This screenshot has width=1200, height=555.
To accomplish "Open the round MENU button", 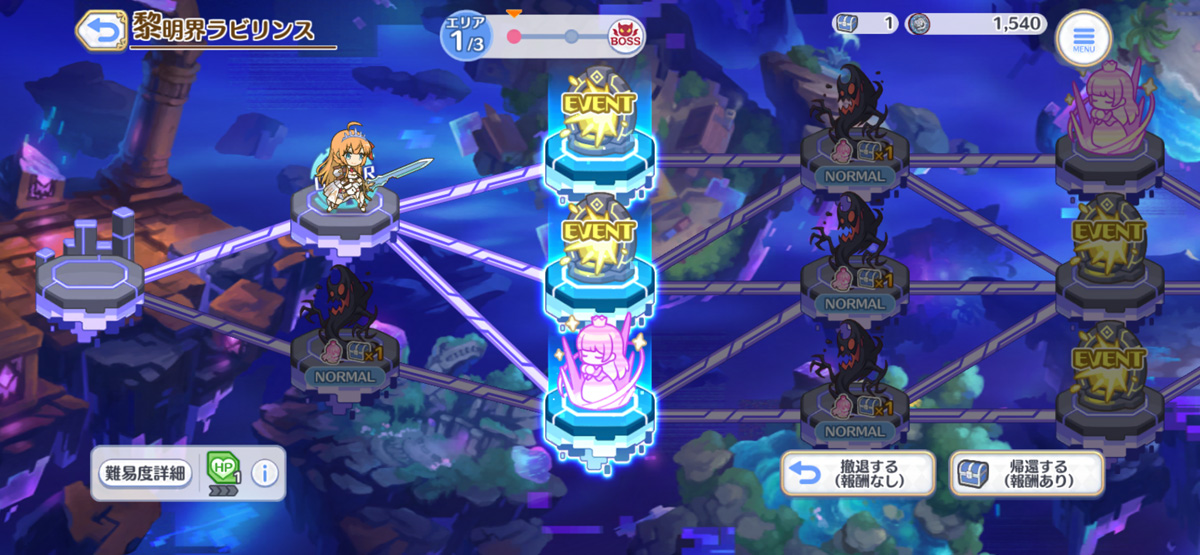I will click(1083, 39).
